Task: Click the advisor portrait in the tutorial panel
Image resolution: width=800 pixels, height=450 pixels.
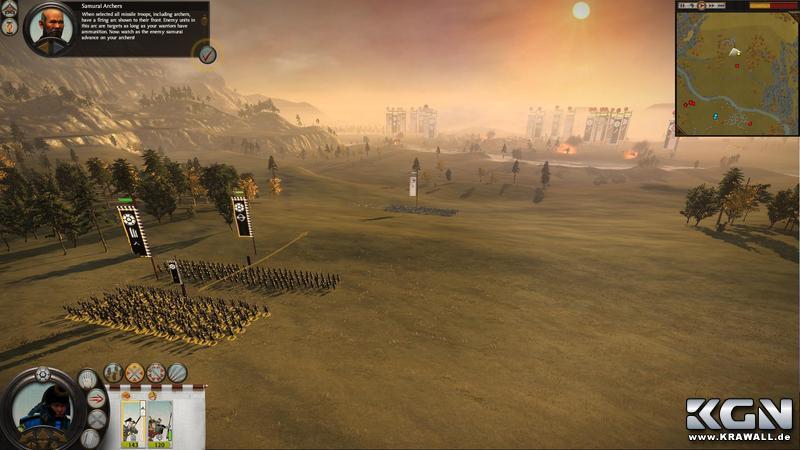Action: coord(47,28)
